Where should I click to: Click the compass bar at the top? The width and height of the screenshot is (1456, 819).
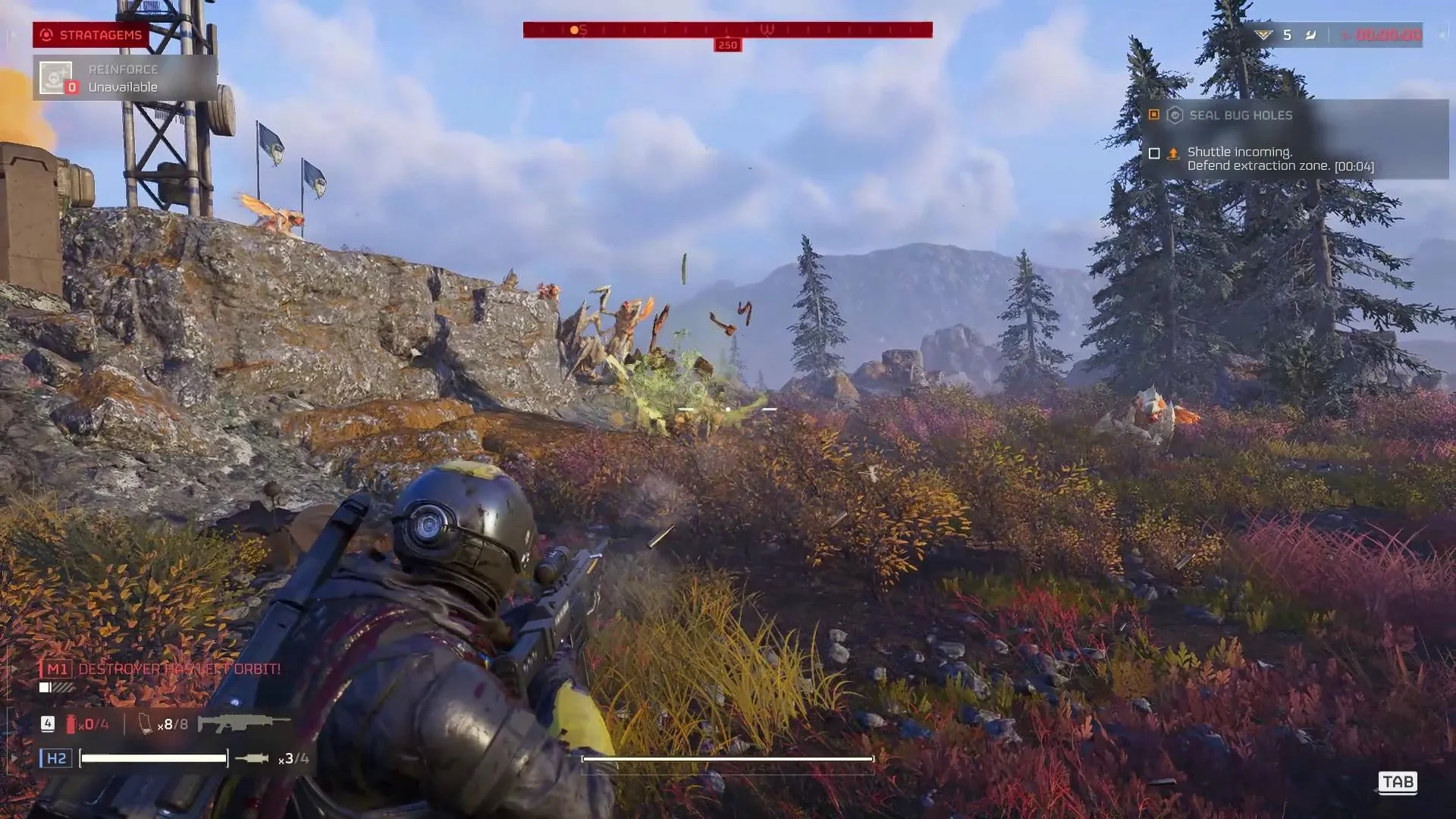pyautogui.click(x=727, y=30)
